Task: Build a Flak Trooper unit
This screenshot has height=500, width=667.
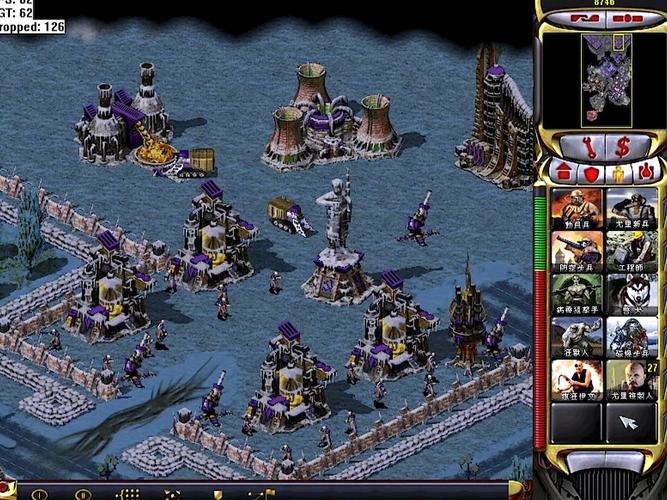Action: (577, 252)
